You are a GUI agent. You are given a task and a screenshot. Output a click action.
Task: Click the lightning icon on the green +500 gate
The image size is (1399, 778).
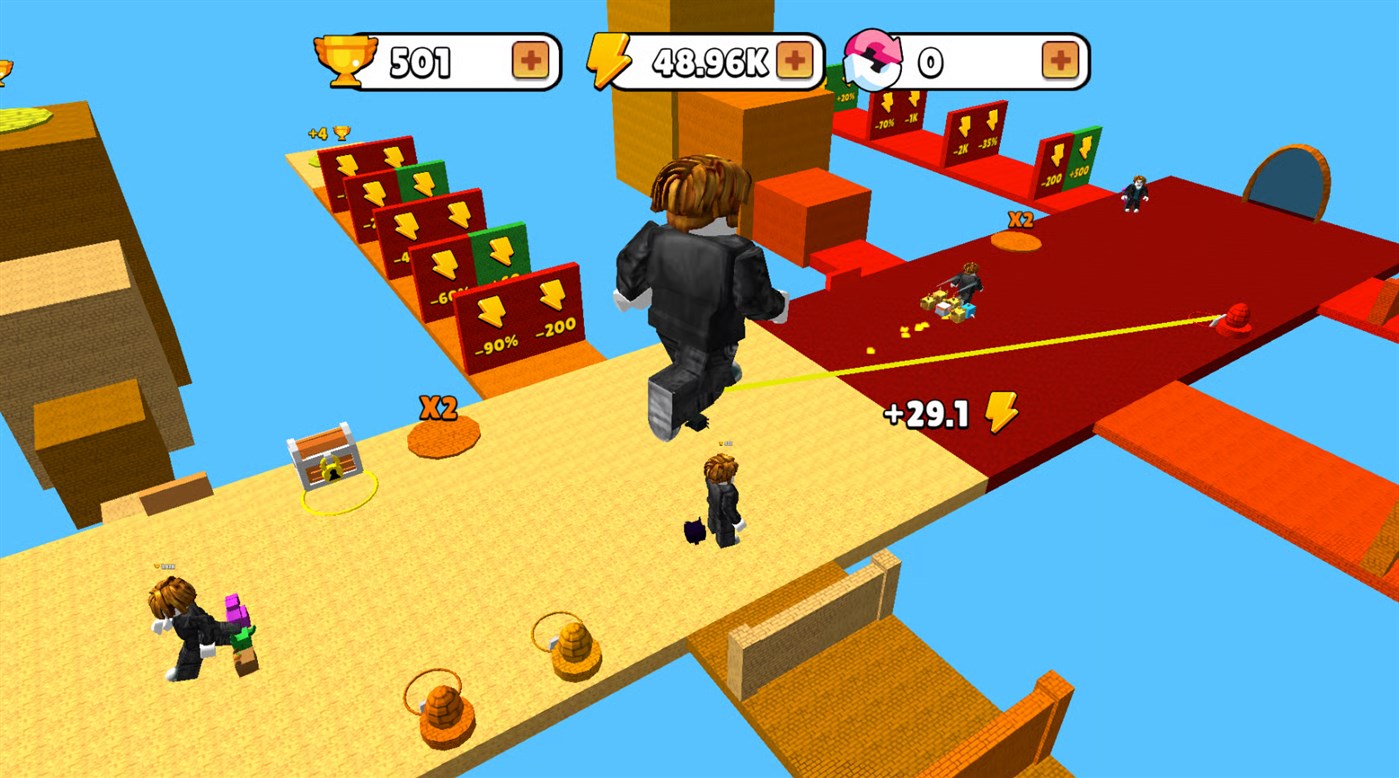tap(1087, 150)
